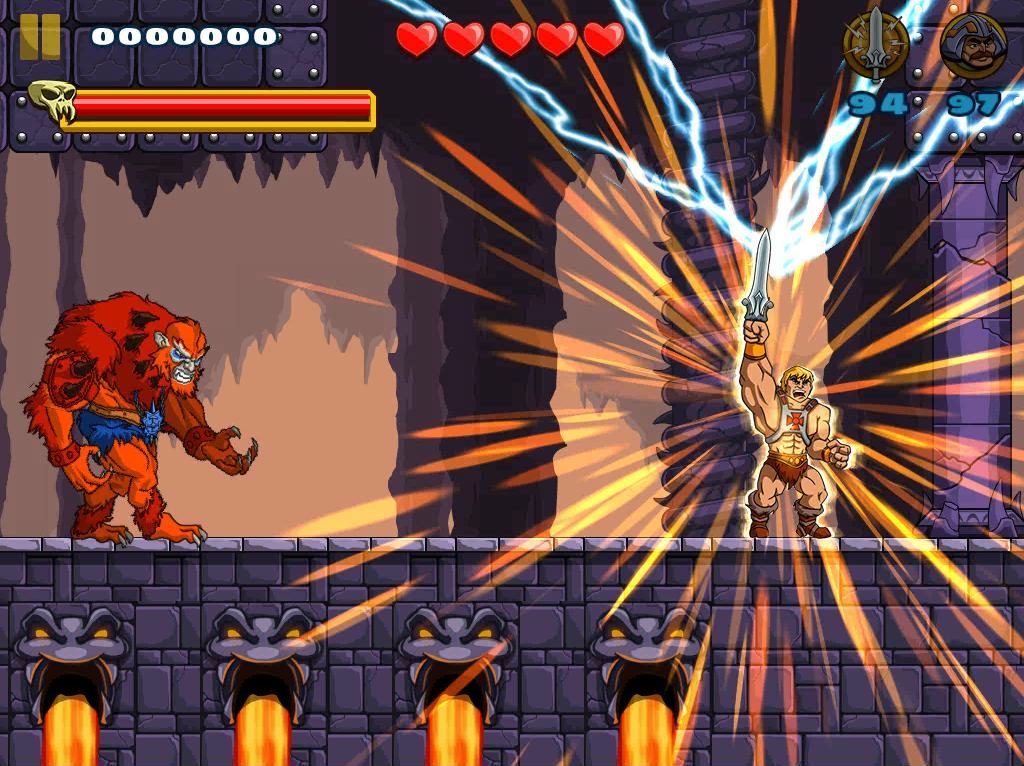Activate the sword power ability icon
Image resolution: width=1024 pixels, height=766 pixels.
click(876, 45)
